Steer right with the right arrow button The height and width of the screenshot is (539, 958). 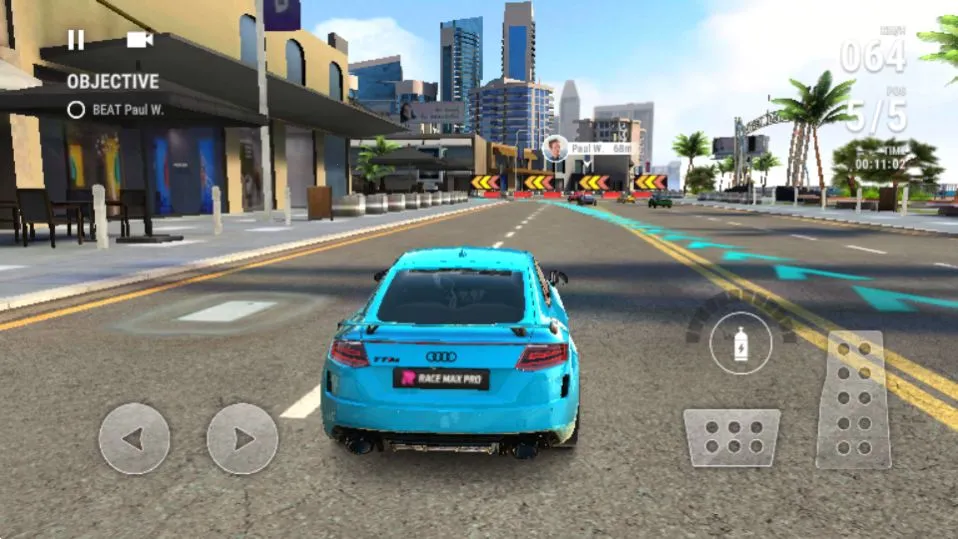click(x=242, y=438)
